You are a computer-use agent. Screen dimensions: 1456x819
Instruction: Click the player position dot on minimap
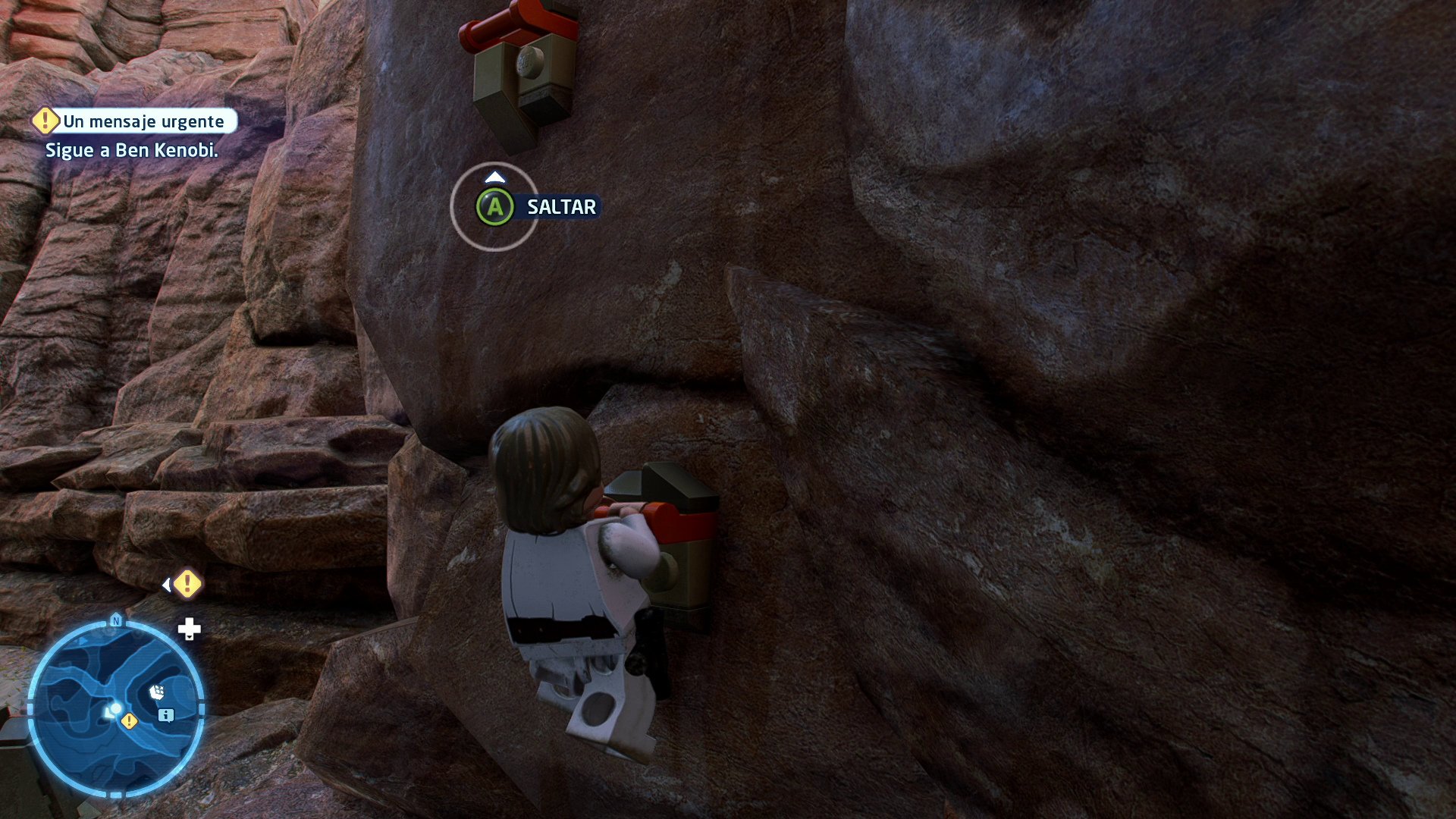click(115, 707)
